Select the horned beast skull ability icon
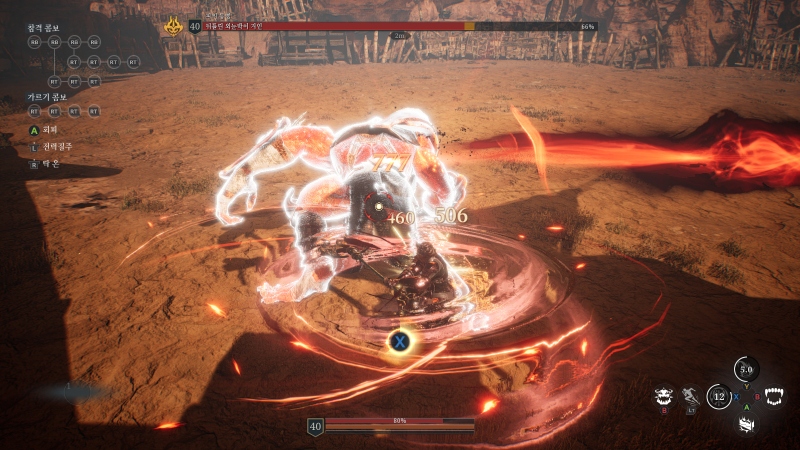The image size is (800, 450). [x=662, y=397]
